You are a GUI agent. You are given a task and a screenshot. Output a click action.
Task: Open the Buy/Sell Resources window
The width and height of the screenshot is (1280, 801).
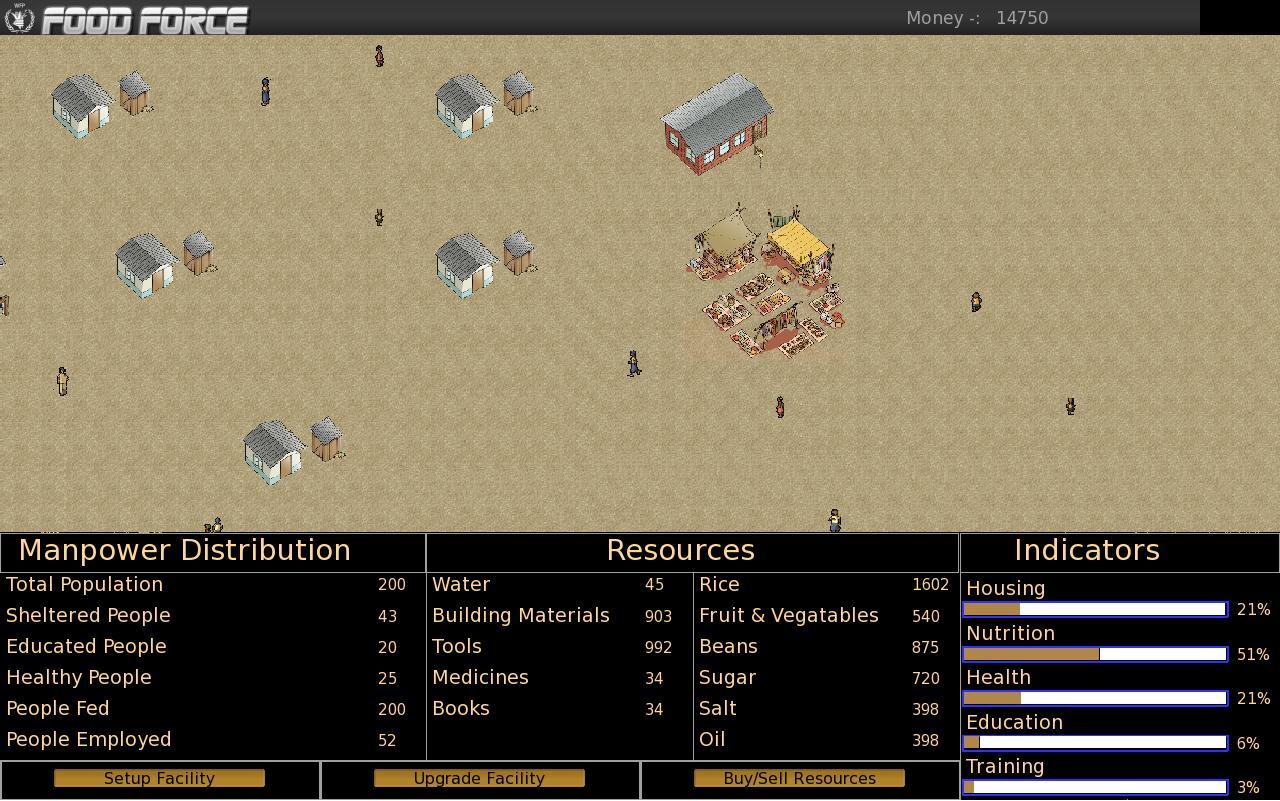pos(799,778)
